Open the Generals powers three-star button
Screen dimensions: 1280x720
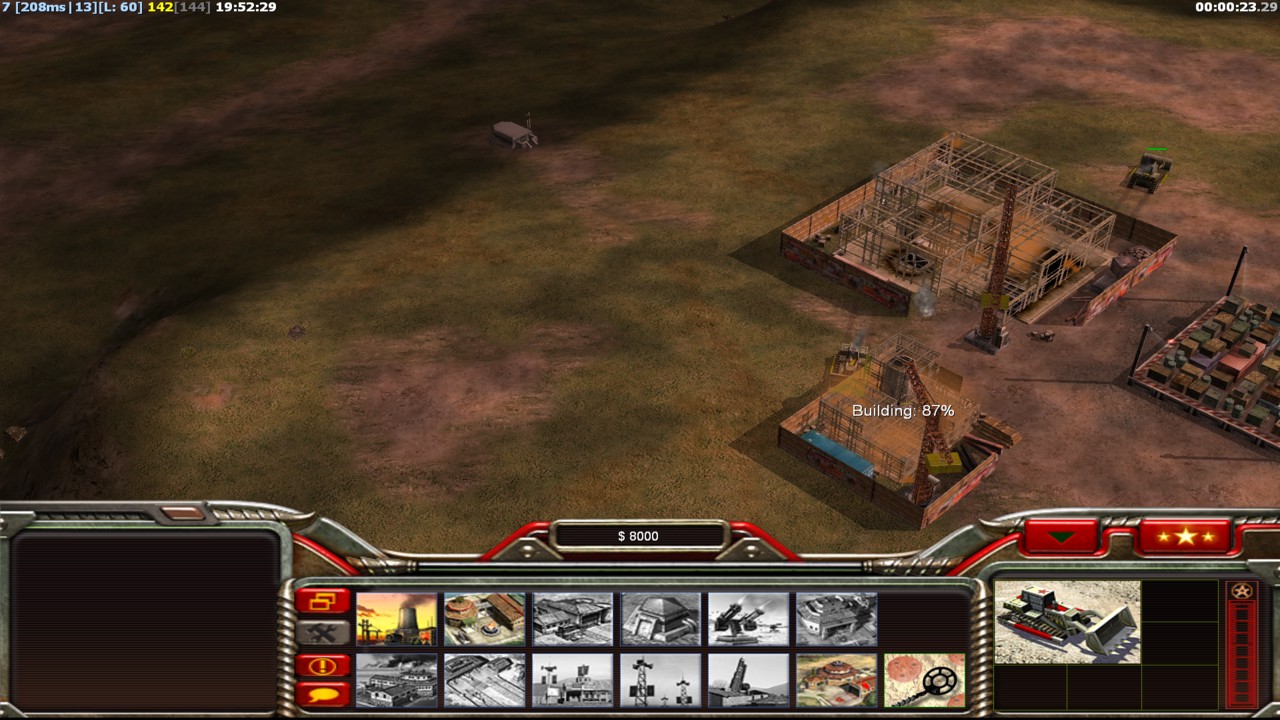click(1184, 537)
